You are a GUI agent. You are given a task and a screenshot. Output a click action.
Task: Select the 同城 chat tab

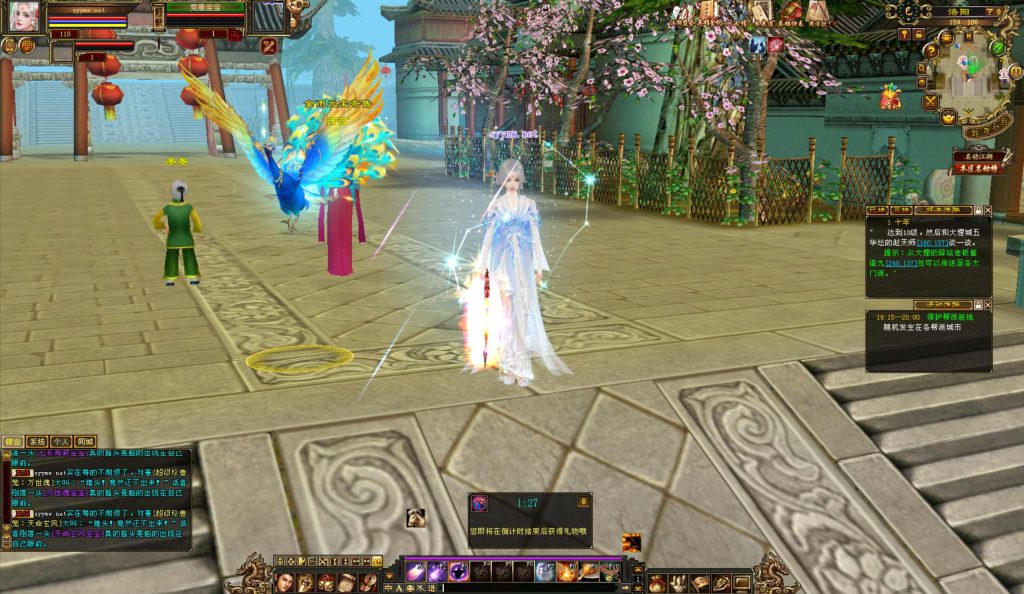[x=85, y=441]
